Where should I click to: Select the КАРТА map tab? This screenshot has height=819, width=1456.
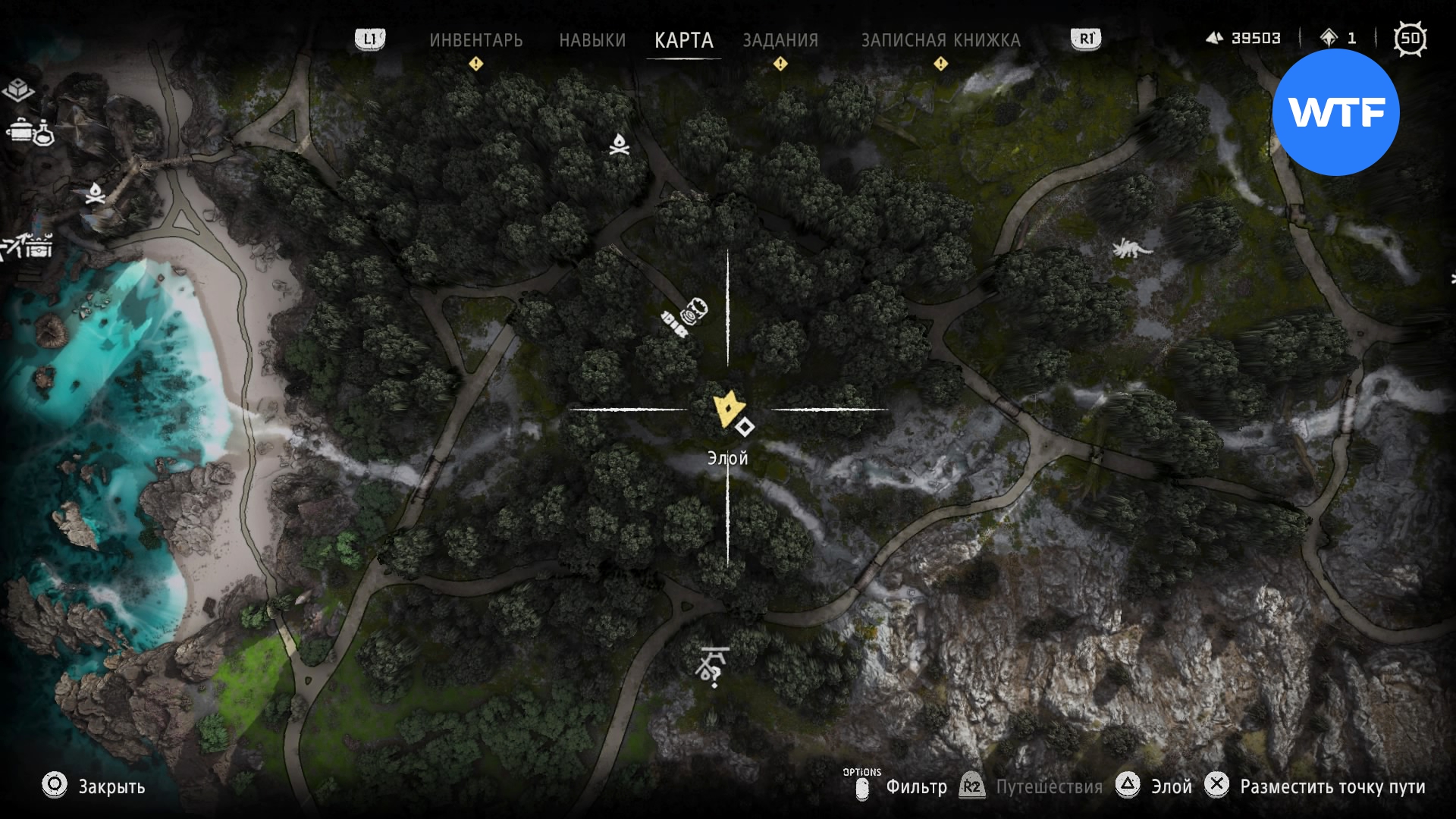tap(683, 40)
